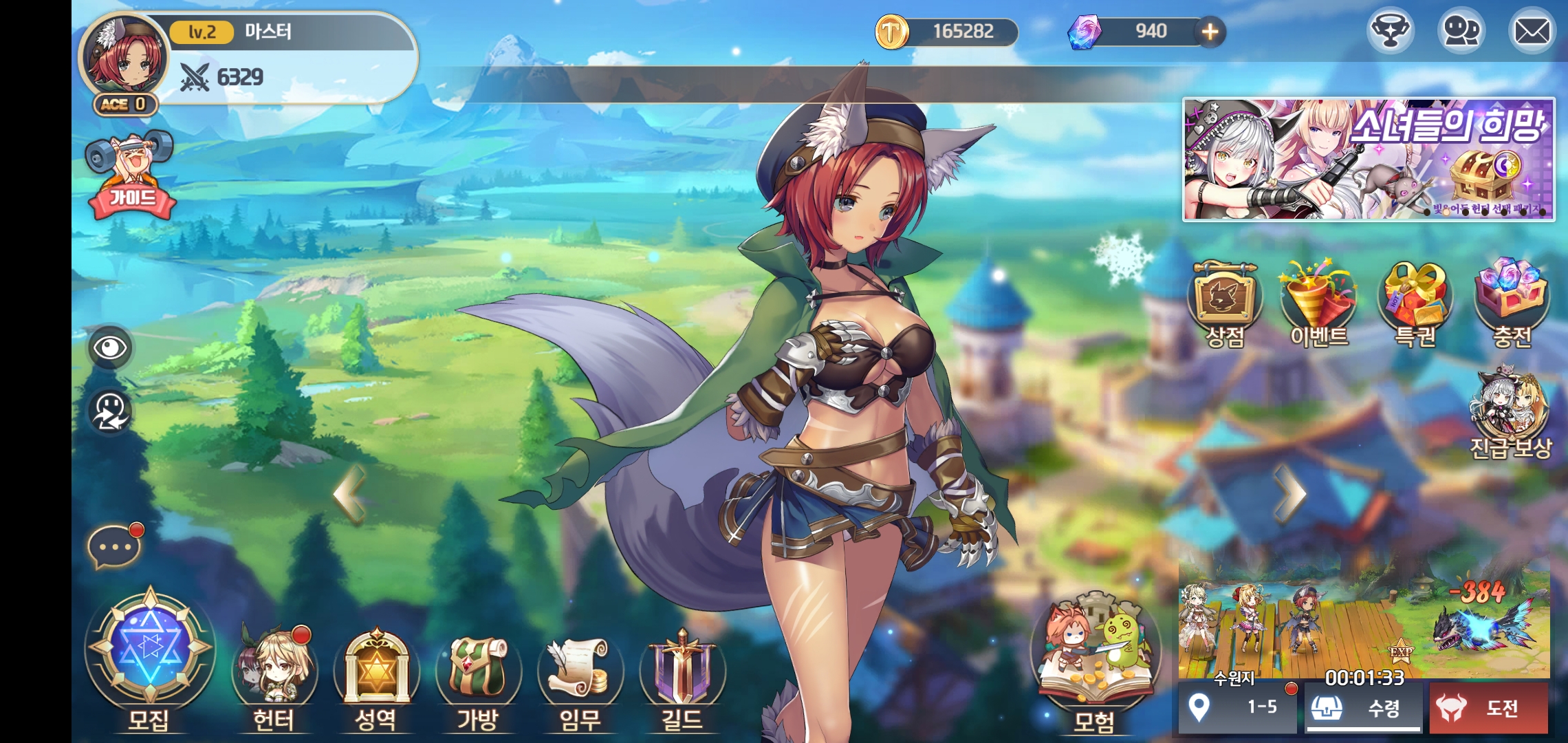Image resolution: width=1568 pixels, height=743 pixels.
Task: Open the chat speech bubble
Action: (x=114, y=548)
